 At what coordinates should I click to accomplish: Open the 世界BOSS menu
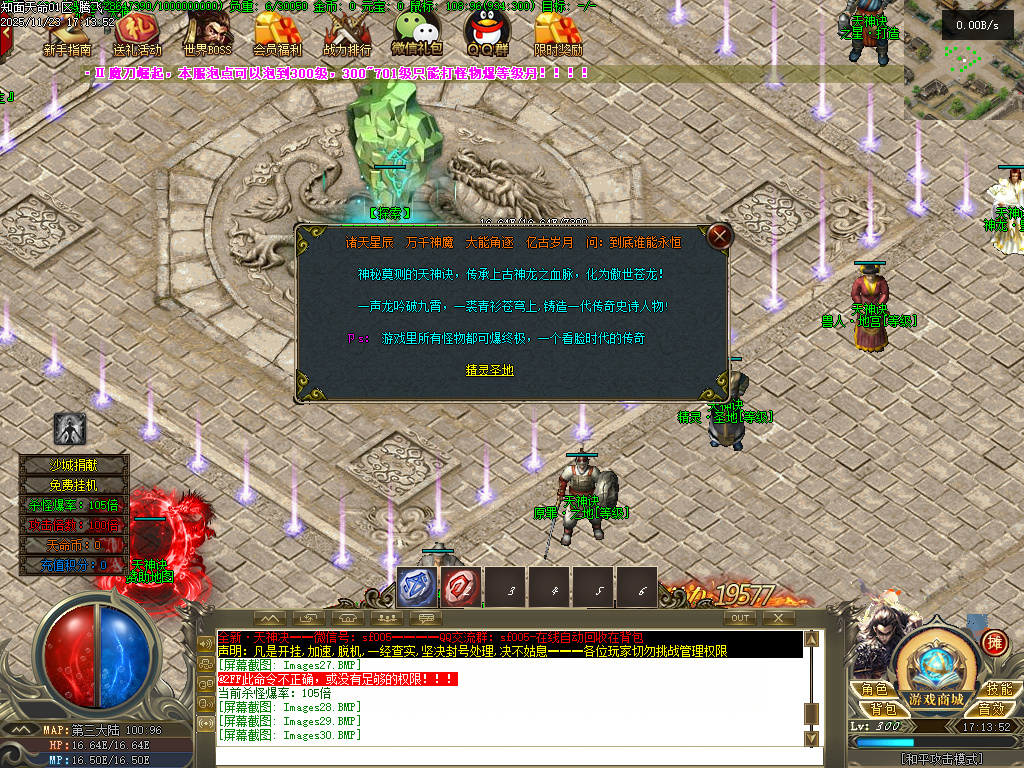point(207,33)
